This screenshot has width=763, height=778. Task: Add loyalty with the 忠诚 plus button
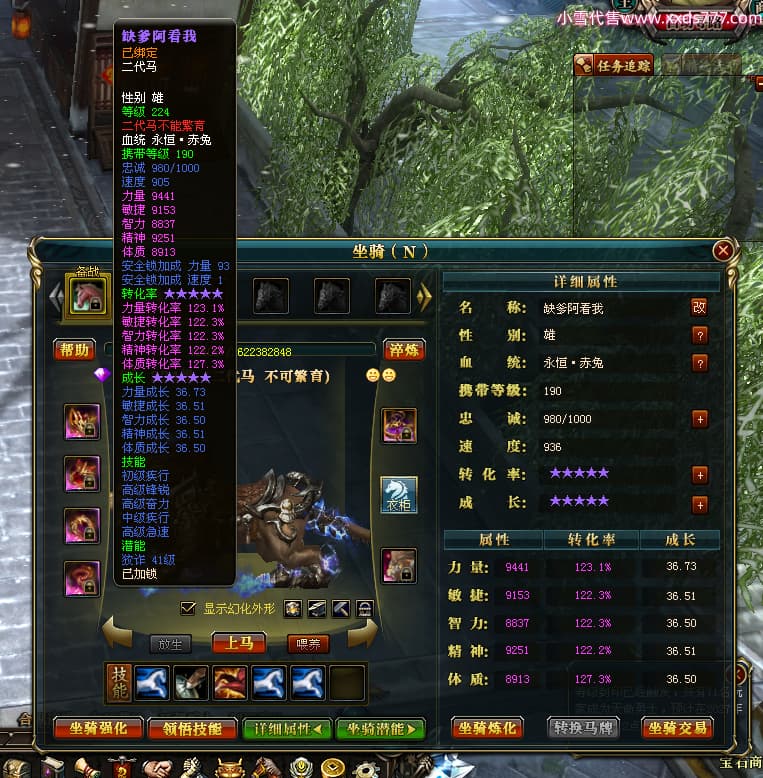click(x=700, y=419)
